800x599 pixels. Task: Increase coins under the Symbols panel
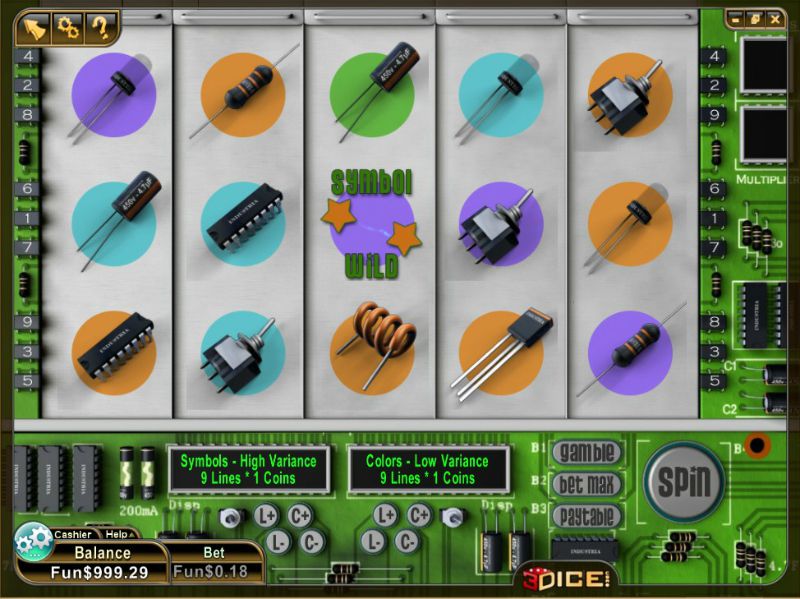click(299, 516)
